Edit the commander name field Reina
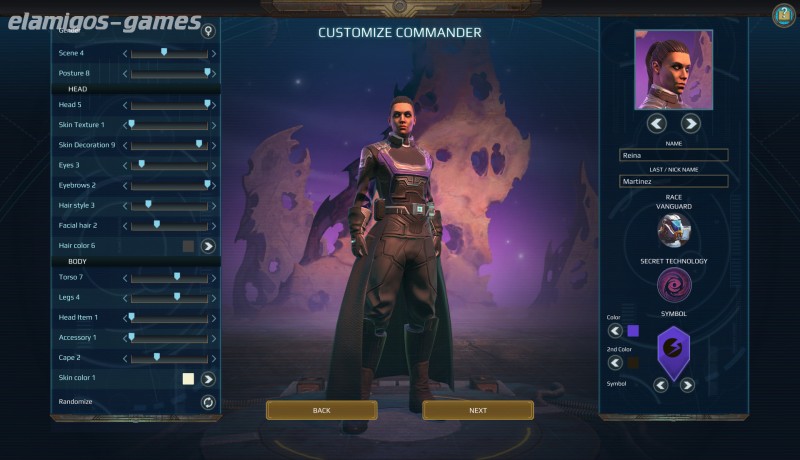Viewport: 800px width, 460px height. point(673,155)
